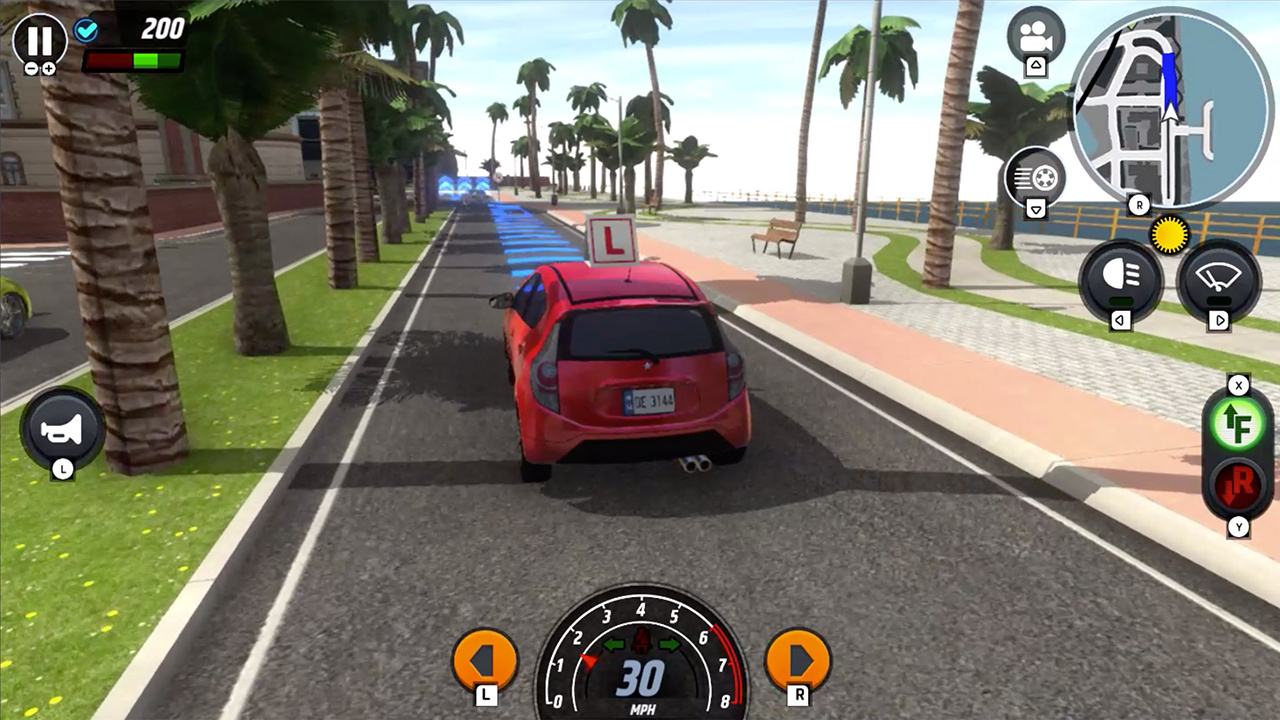Viewport: 1280px width, 720px height.
Task: Select the Forward gear labeled F
Action: click(1238, 423)
